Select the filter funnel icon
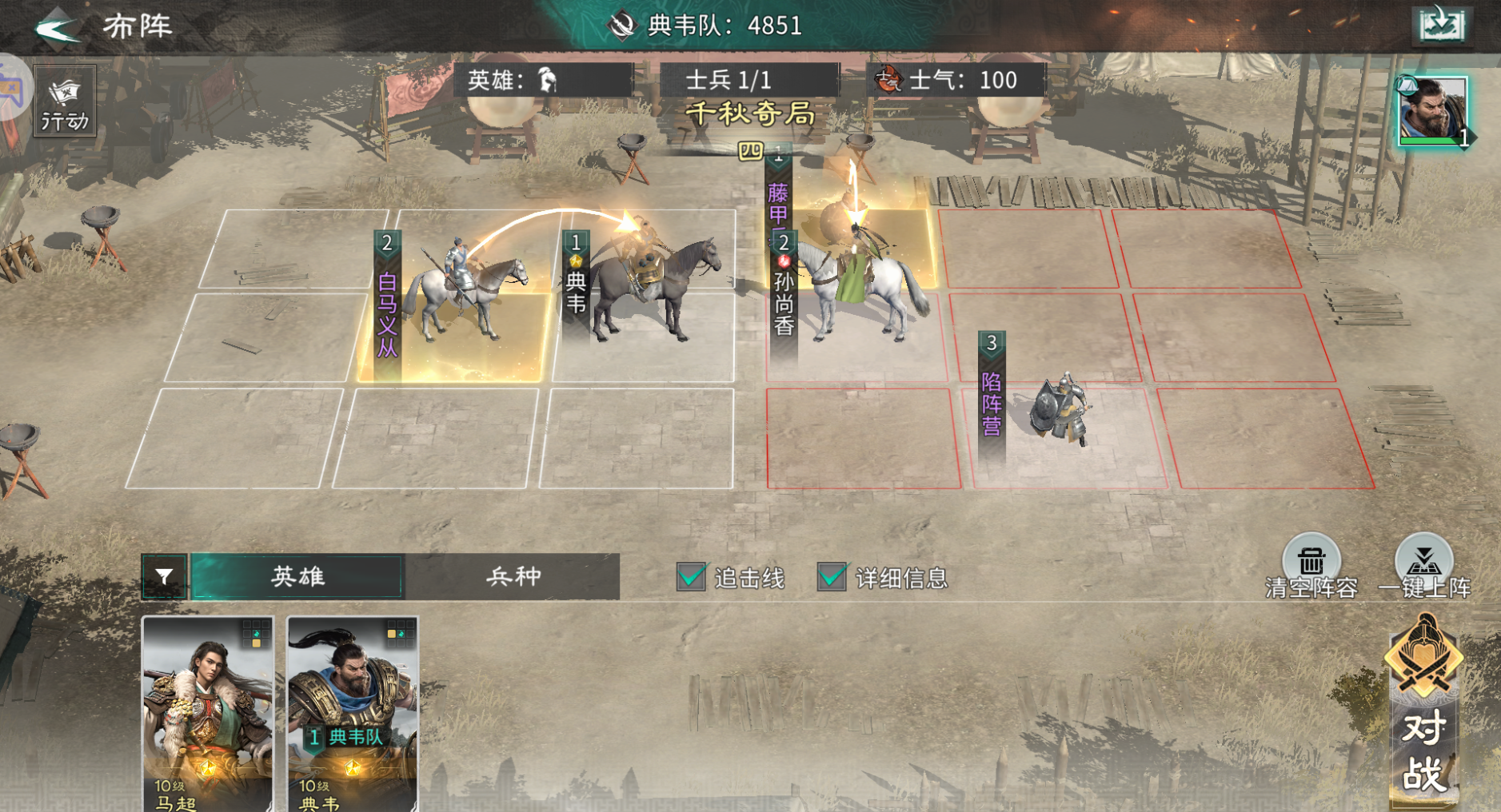Viewport: 1501px width, 812px height. click(x=164, y=576)
